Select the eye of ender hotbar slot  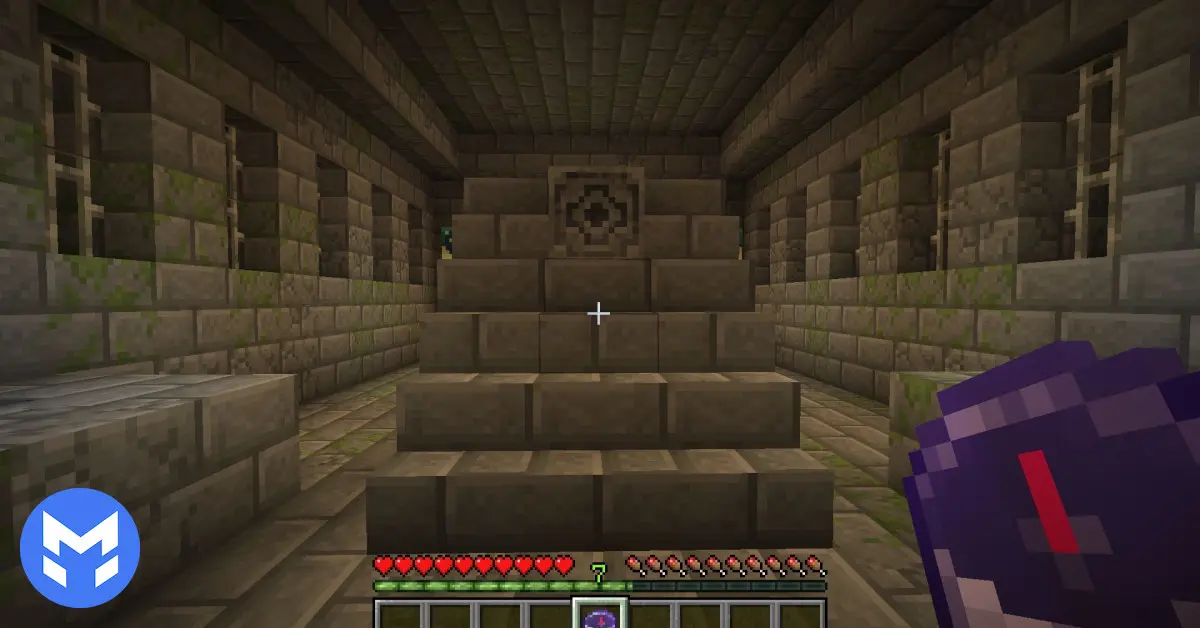tap(599, 615)
